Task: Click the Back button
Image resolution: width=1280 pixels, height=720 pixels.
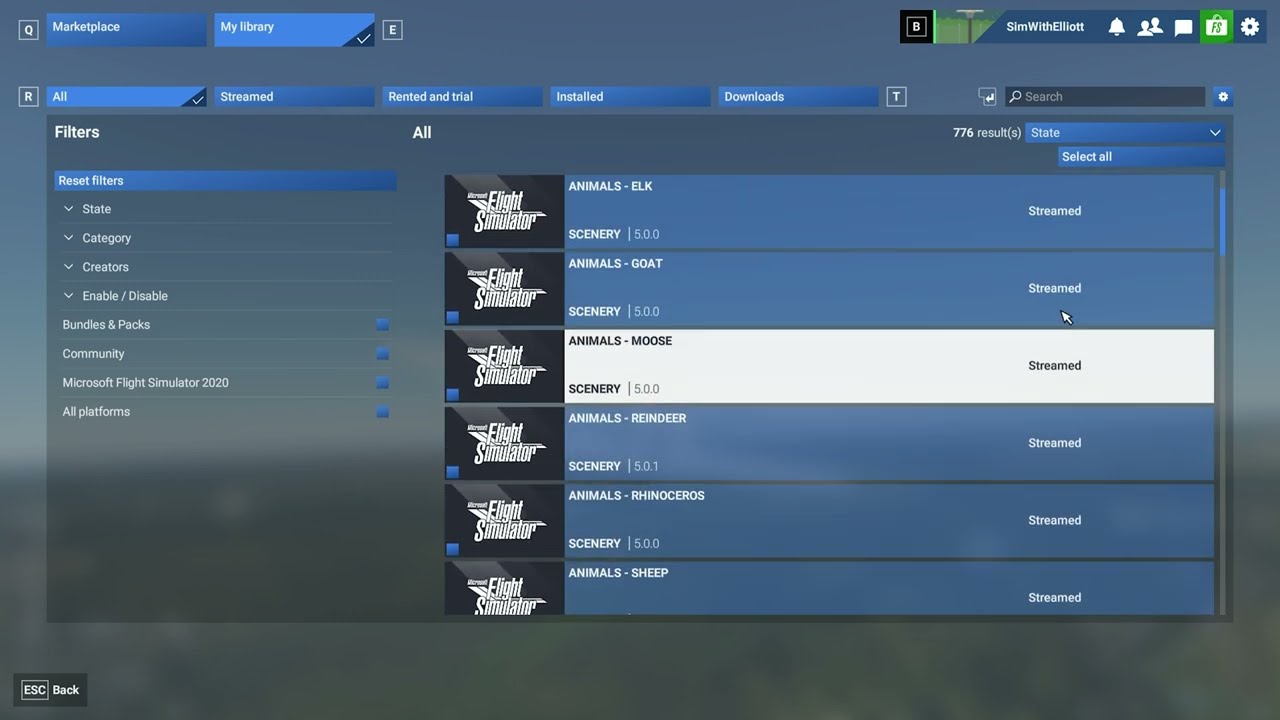Action: point(52,690)
